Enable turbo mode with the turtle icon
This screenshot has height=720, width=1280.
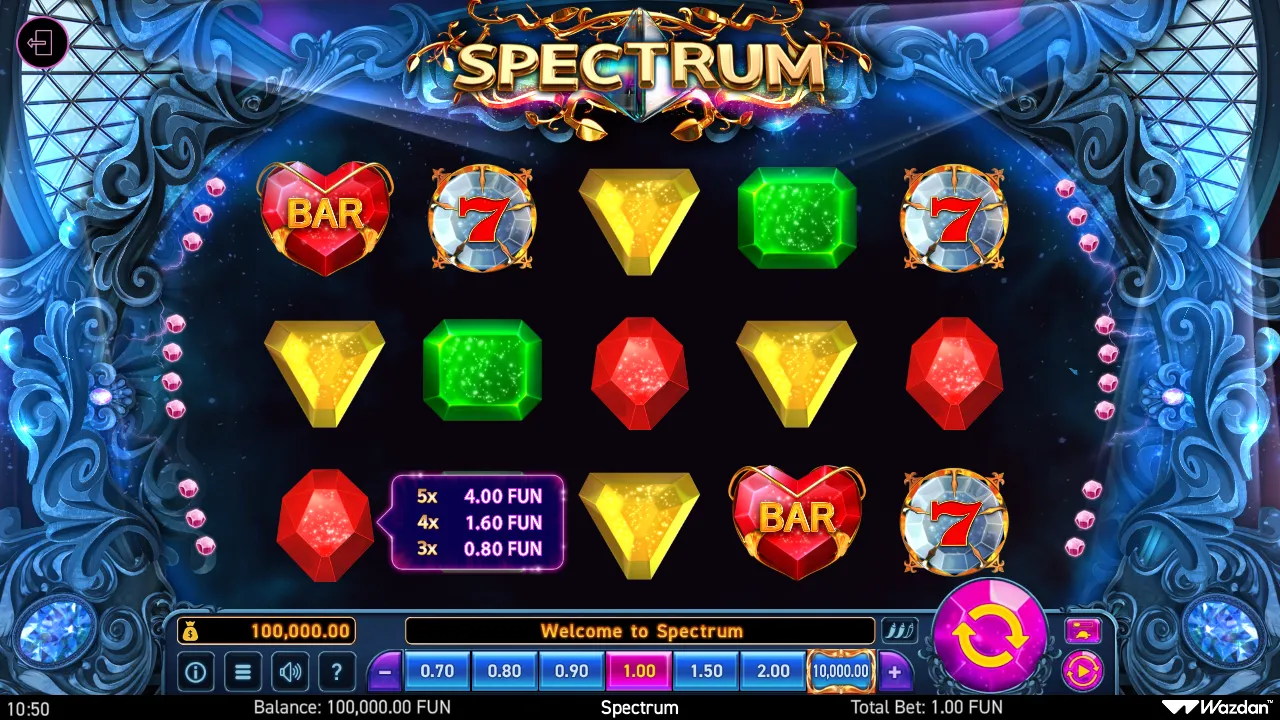pyautogui.click(x=1084, y=630)
